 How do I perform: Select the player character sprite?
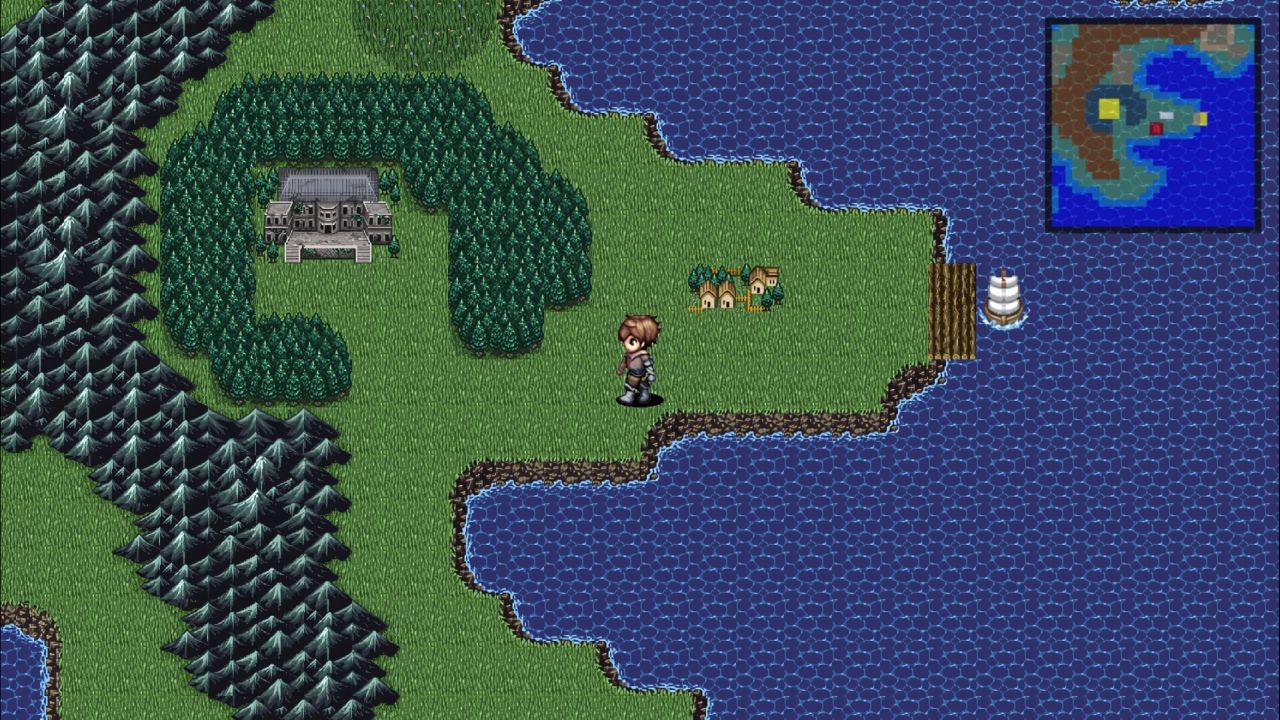(x=638, y=360)
